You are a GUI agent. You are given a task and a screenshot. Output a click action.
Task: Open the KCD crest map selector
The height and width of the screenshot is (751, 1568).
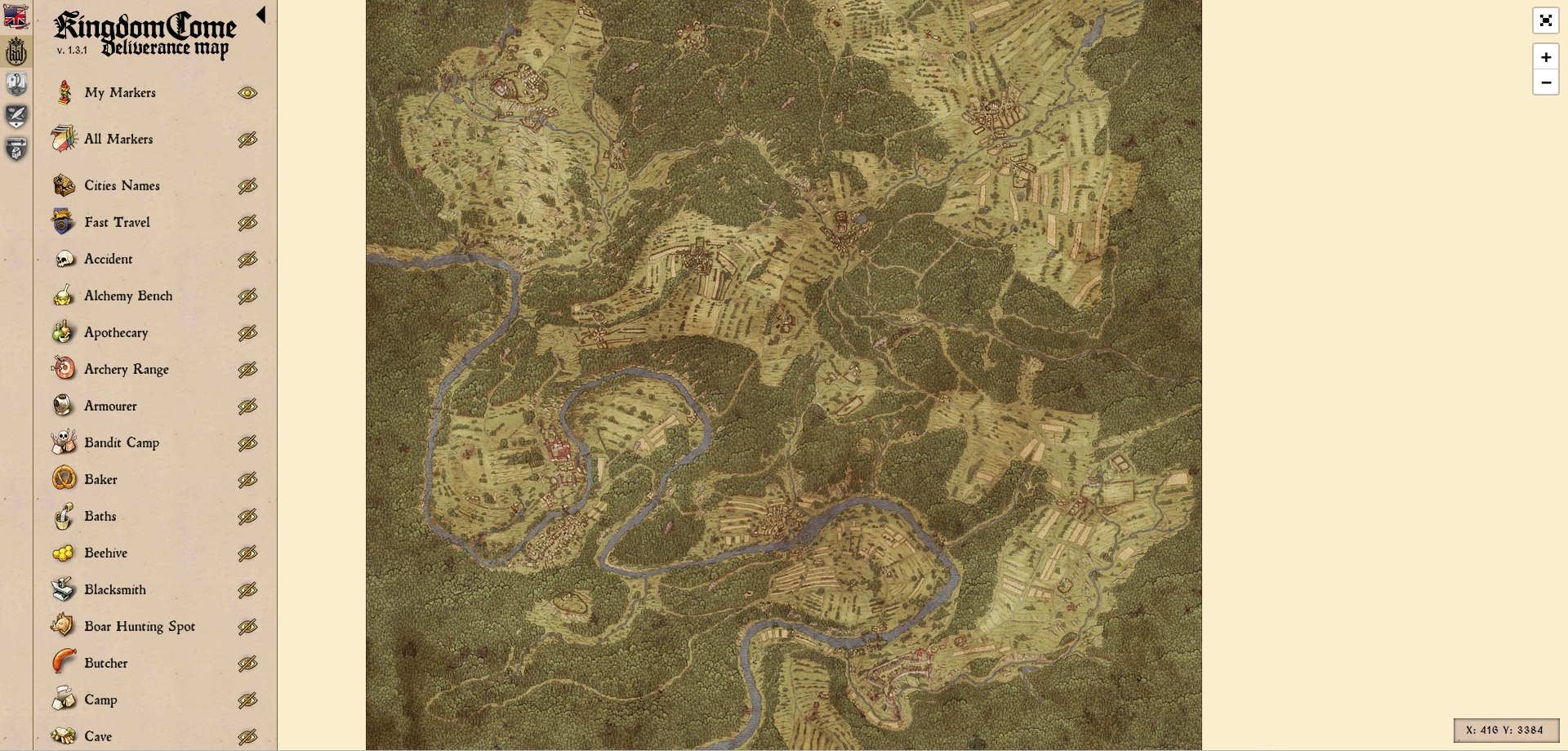16,51
